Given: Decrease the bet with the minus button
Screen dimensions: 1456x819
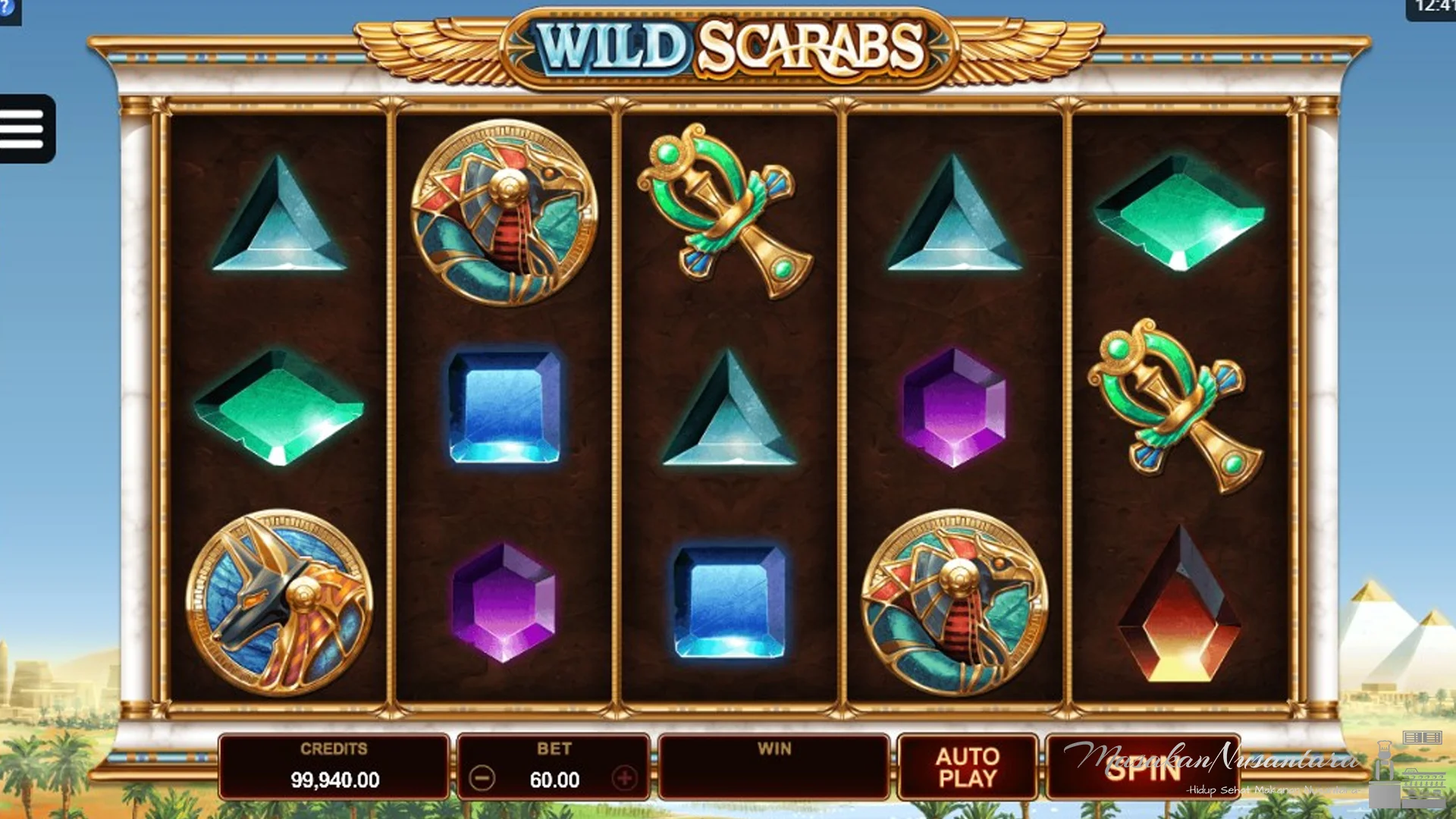Looking at the screenshot, I should click(x=483, y=780).
